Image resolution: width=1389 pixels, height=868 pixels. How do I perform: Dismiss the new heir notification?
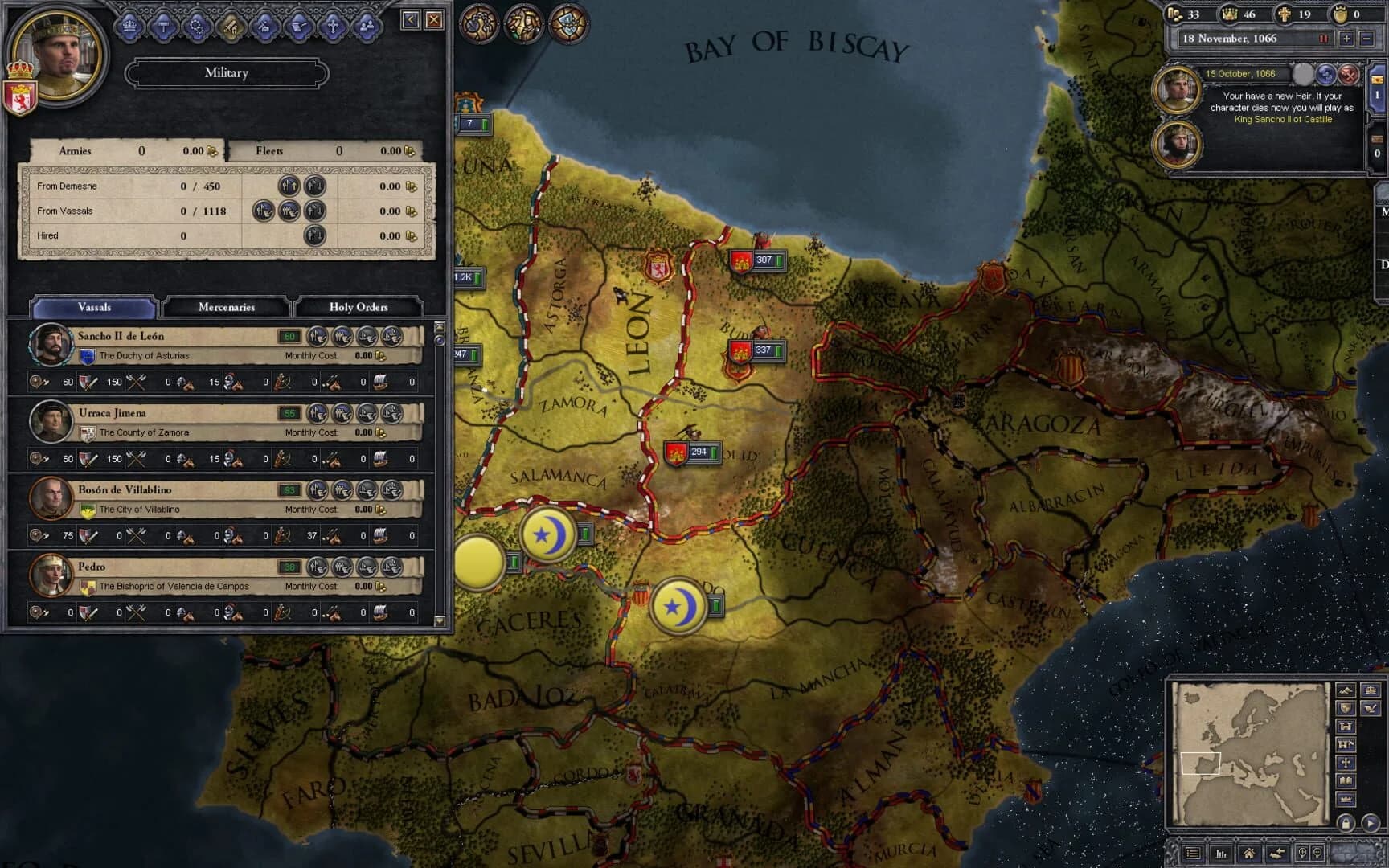(1348, 75)
